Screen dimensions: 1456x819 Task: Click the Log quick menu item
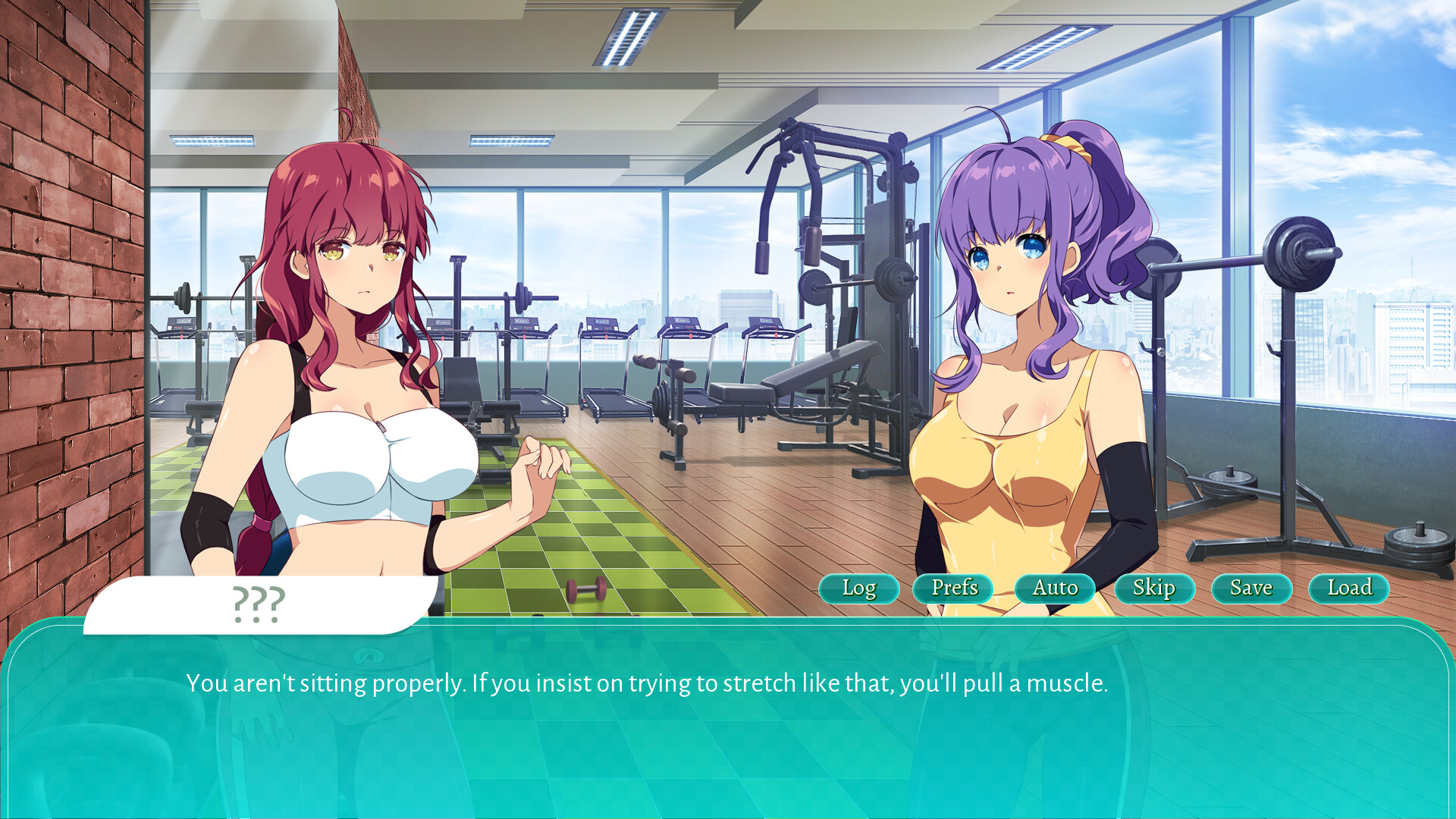(858, 588)
